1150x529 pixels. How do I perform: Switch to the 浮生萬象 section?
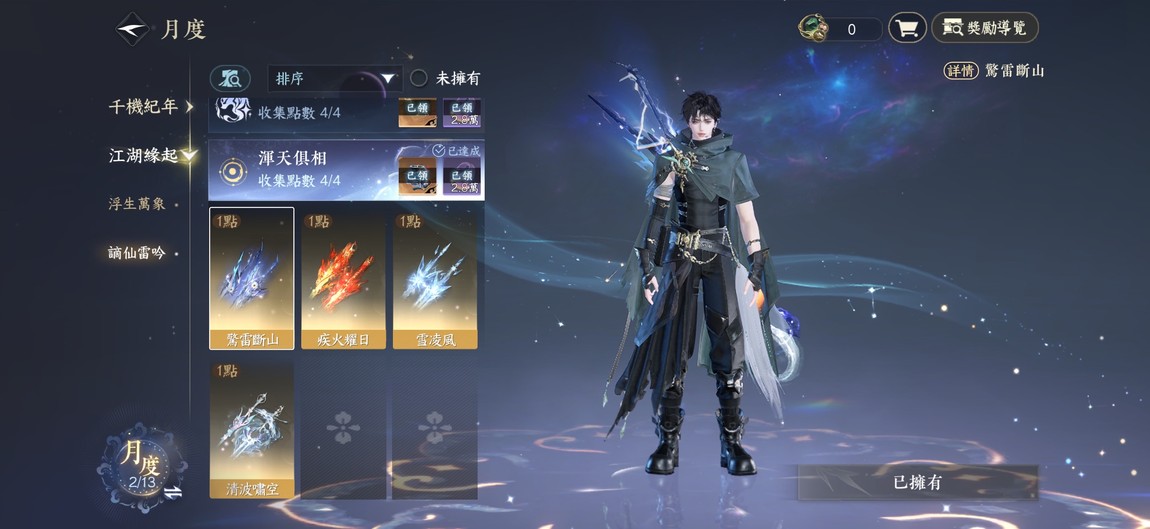[137, 204]
